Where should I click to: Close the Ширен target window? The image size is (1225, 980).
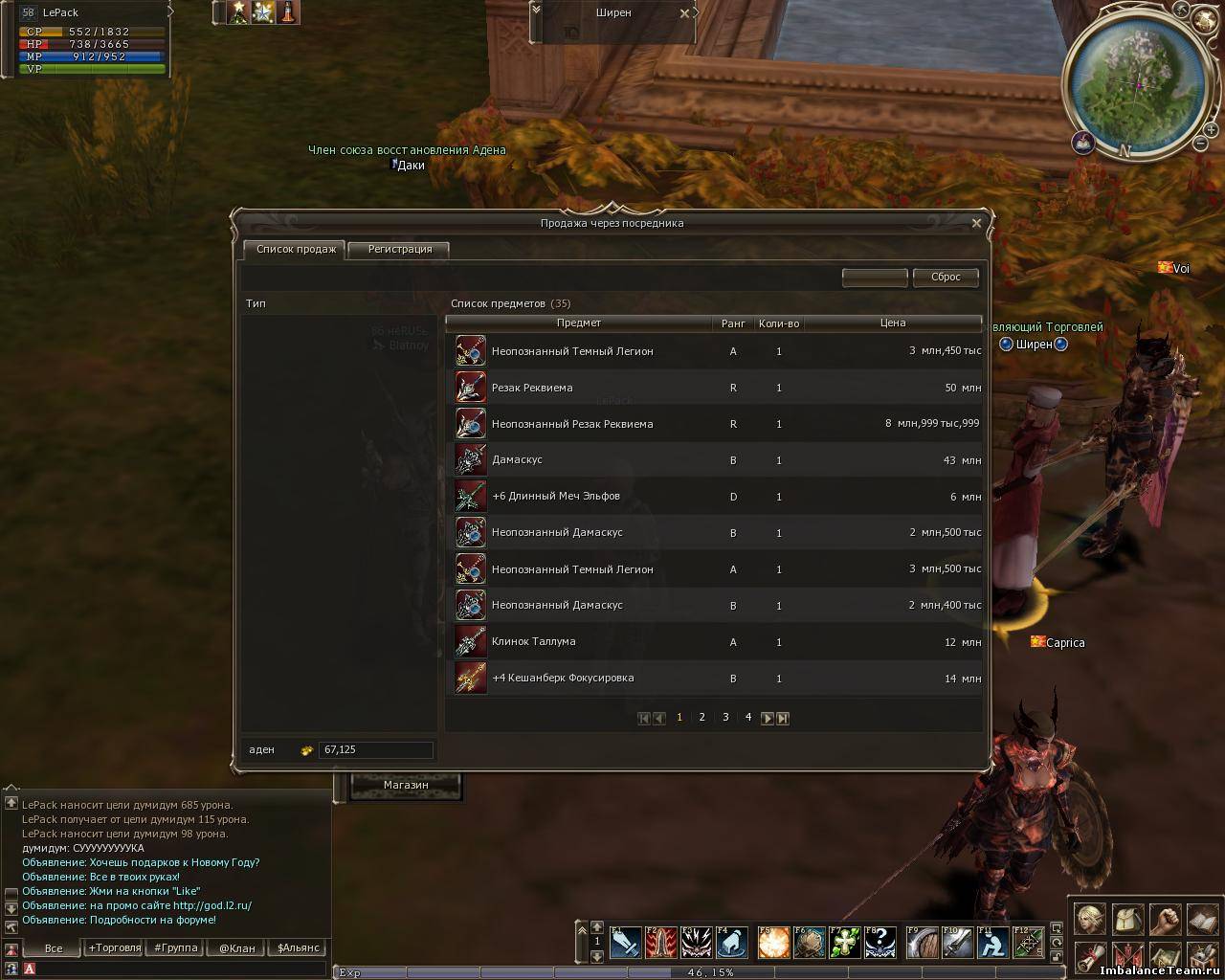tap(684, 13)
